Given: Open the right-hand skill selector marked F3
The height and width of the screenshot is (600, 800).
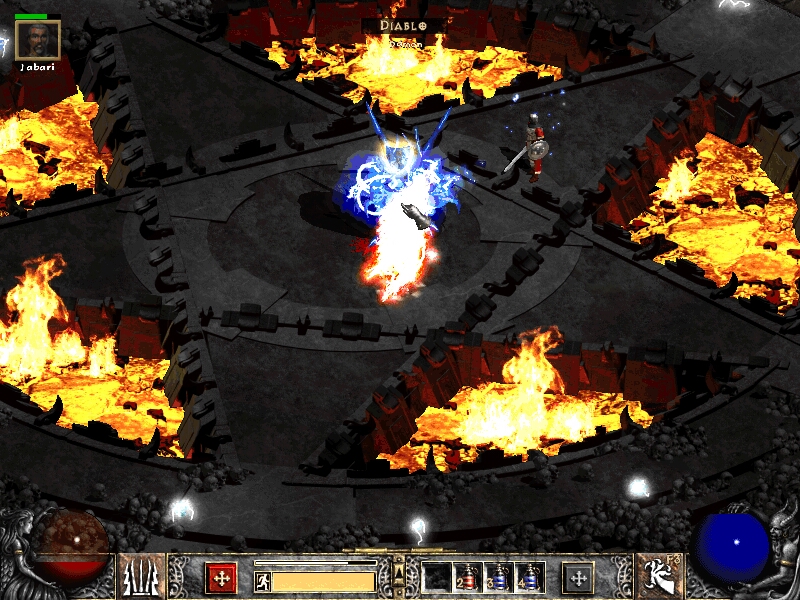Looking at the screenshot, I should (659, 576).
